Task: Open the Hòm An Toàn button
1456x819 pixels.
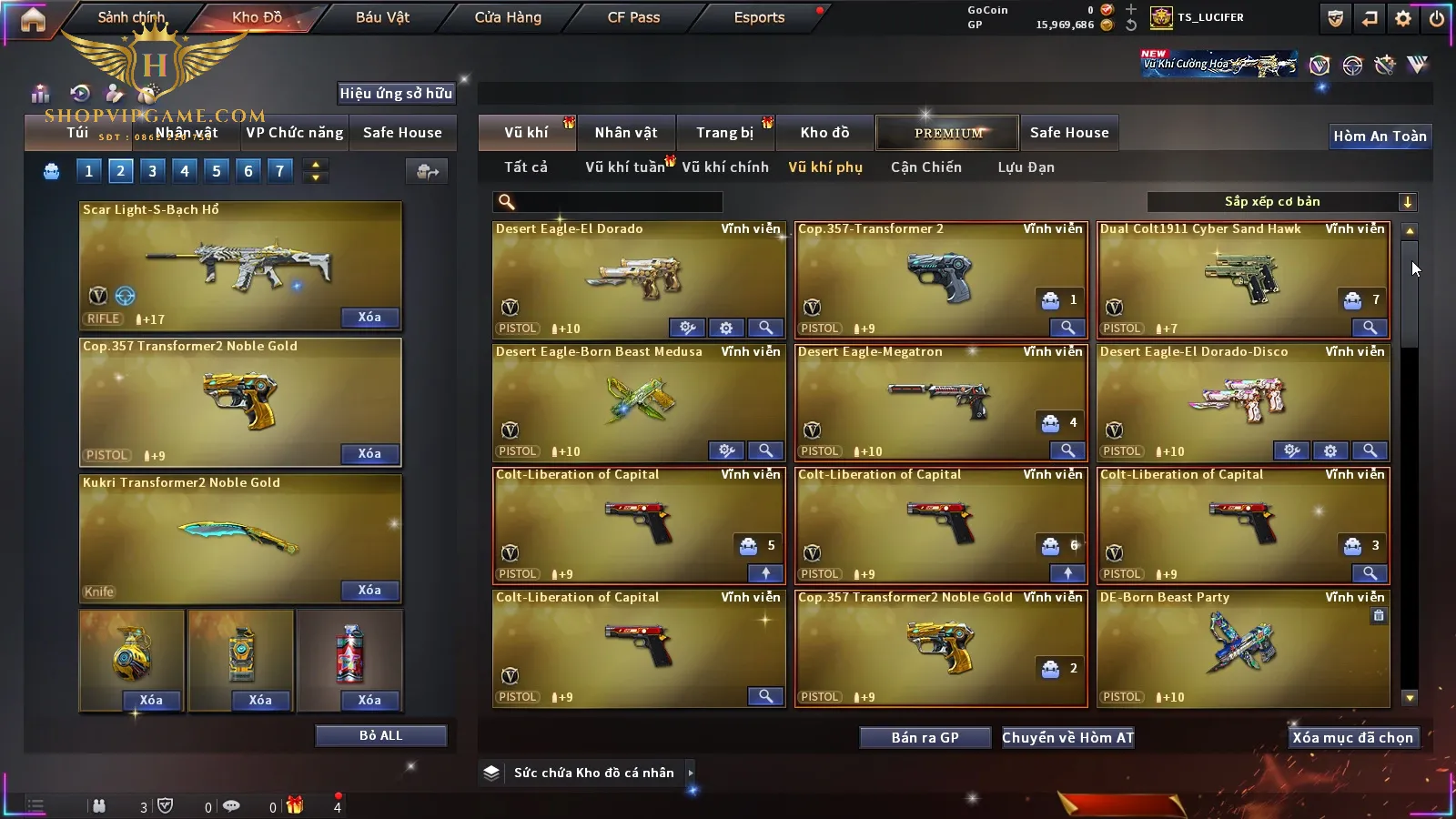Action: click(1380, 136)
